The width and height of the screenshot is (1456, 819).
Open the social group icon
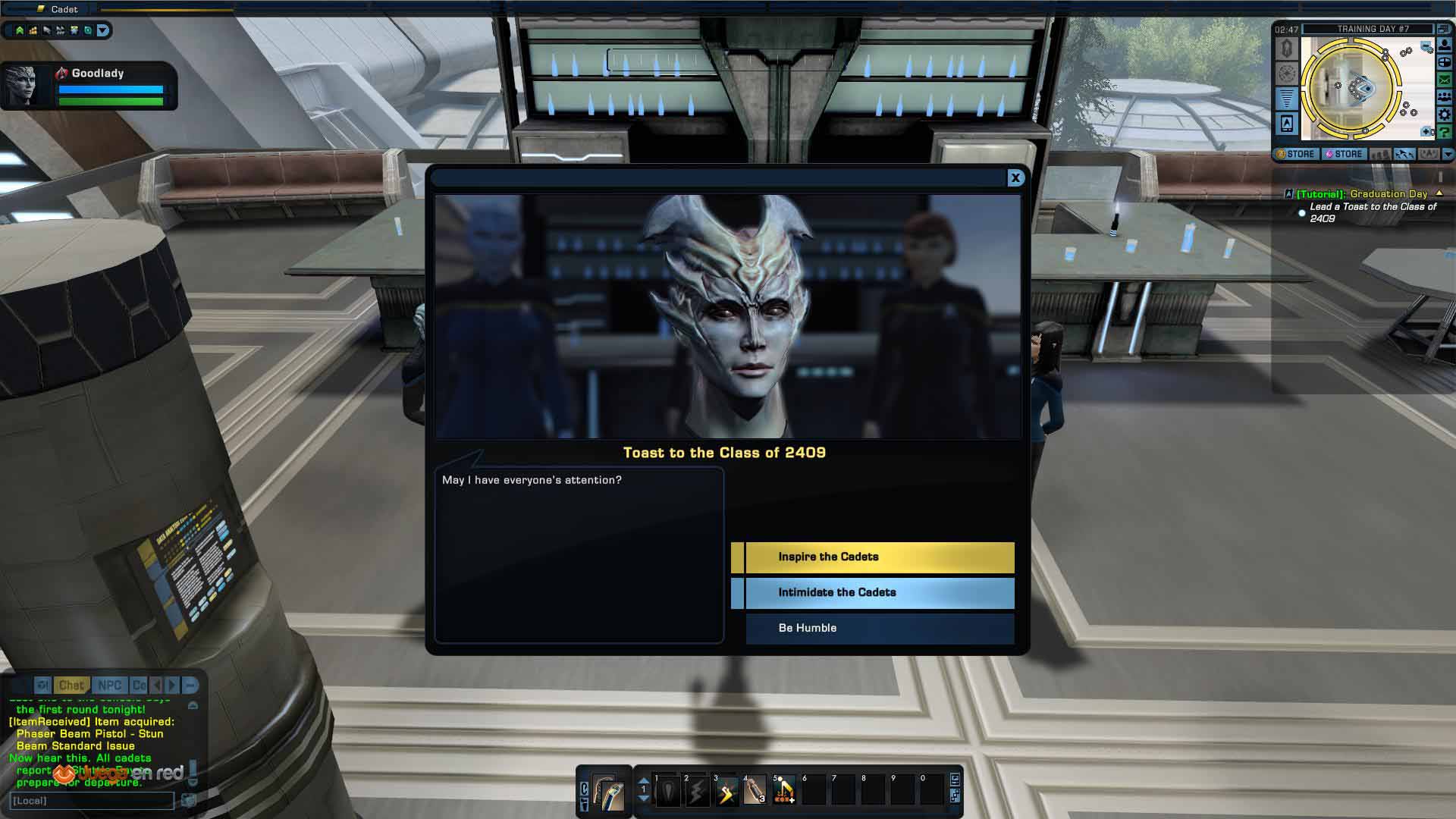click(x=1445, y=97)
